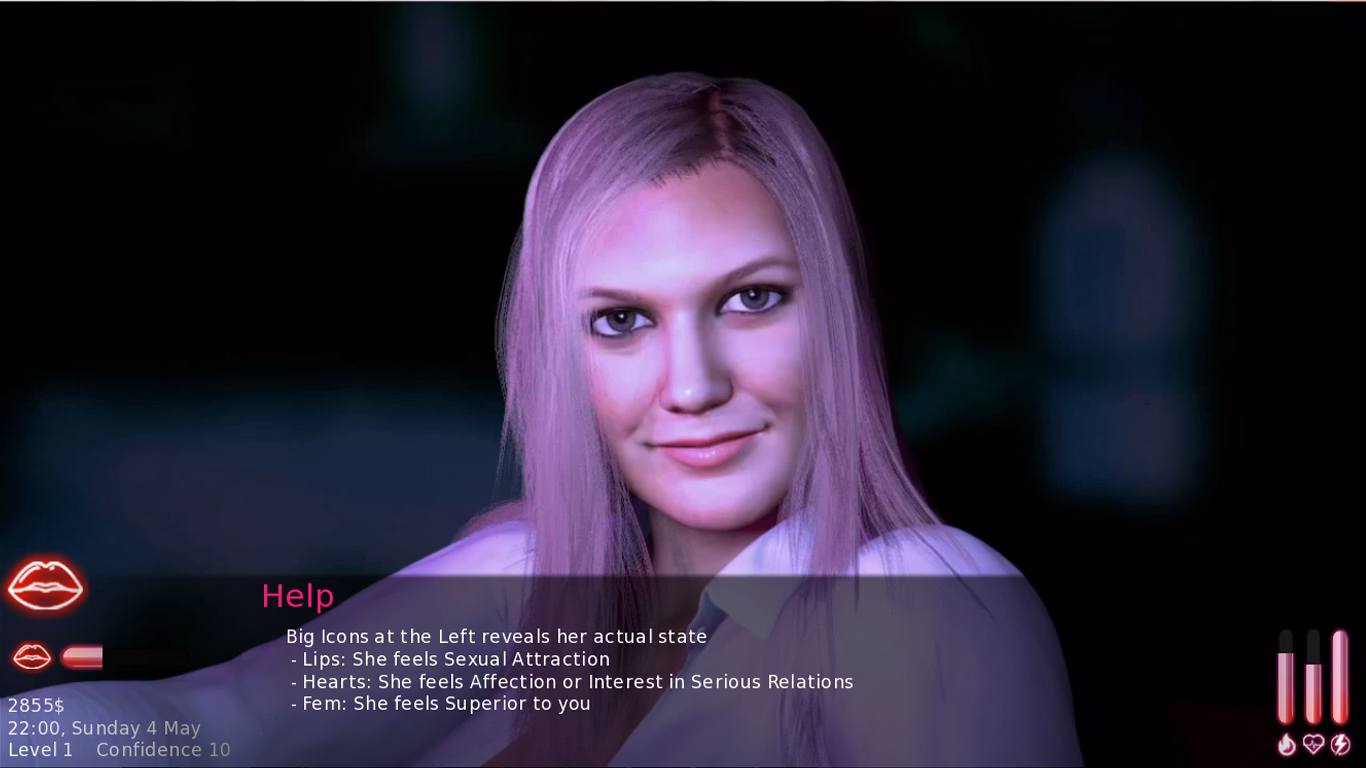Image resolution: width=1366 pixels, height=768 pixels.
Task: Click the small lips status icon
Action: click(30, 657)
